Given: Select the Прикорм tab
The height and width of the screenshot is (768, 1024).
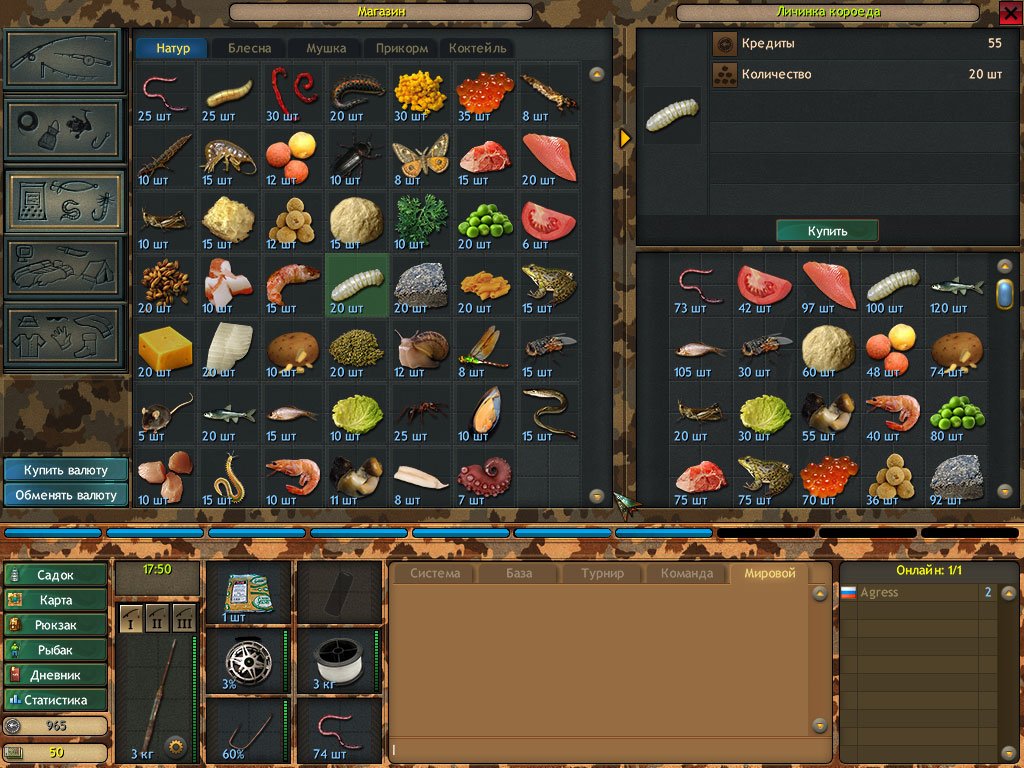Looking at the screenshot, I should pos(402,48).
